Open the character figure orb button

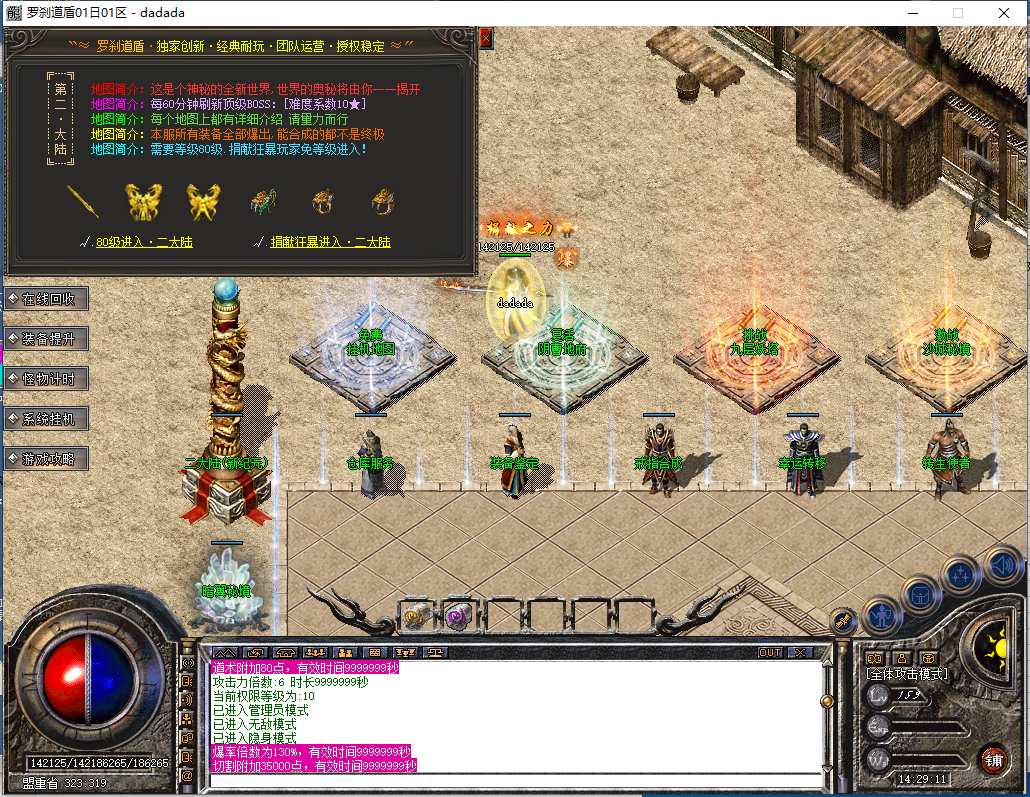pyautogui.click(x=882, y=612)
